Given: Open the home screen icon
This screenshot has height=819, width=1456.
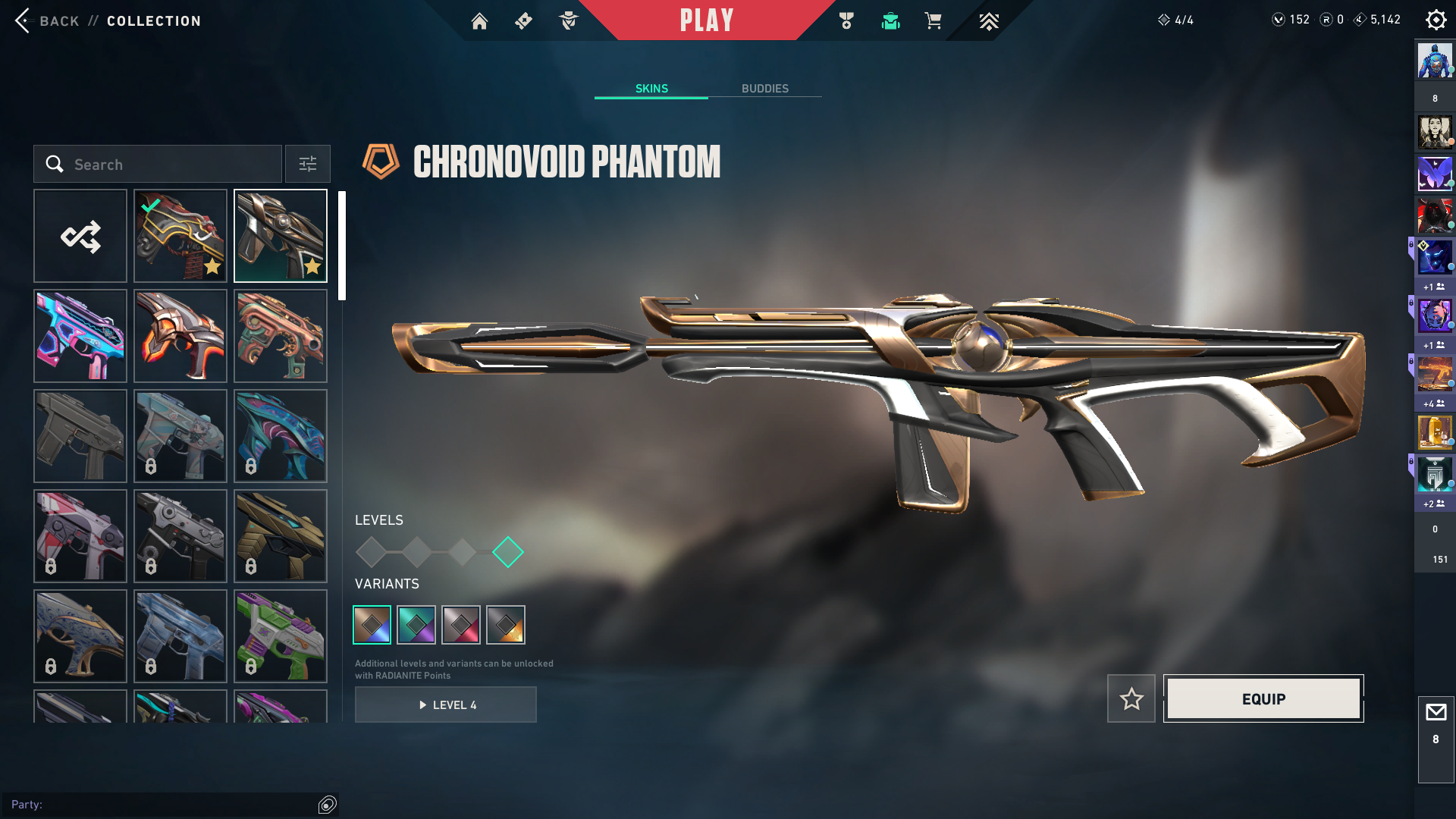Looking at the screenshot, I should 479,21.
